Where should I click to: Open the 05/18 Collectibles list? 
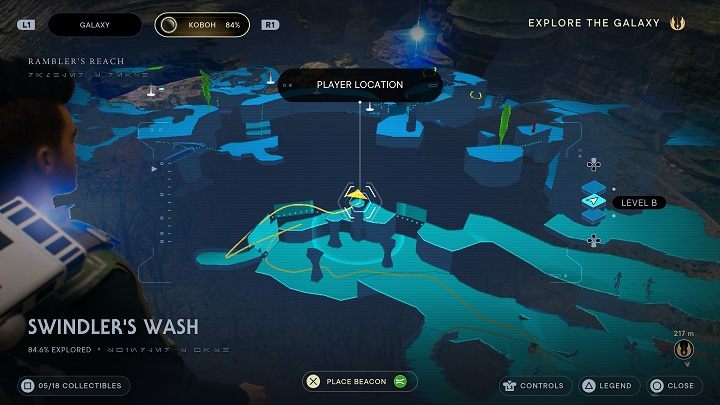pos(70,385)
